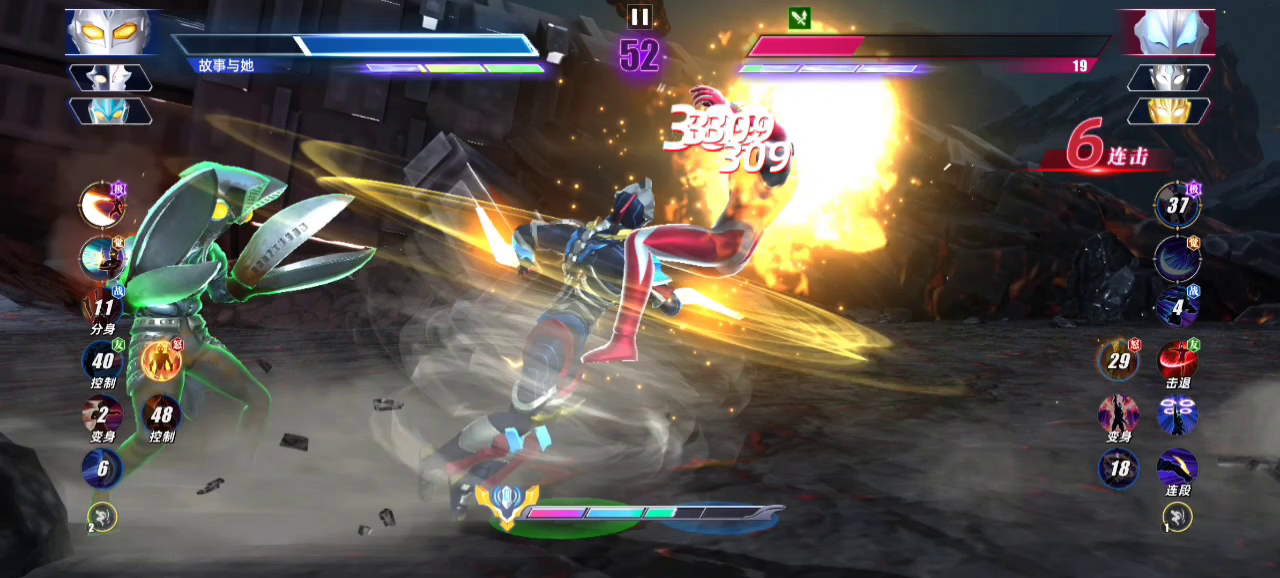Tap the 分身 skill on the left
The height and width of the screenshot is (578, 1280).
[103, 308]
